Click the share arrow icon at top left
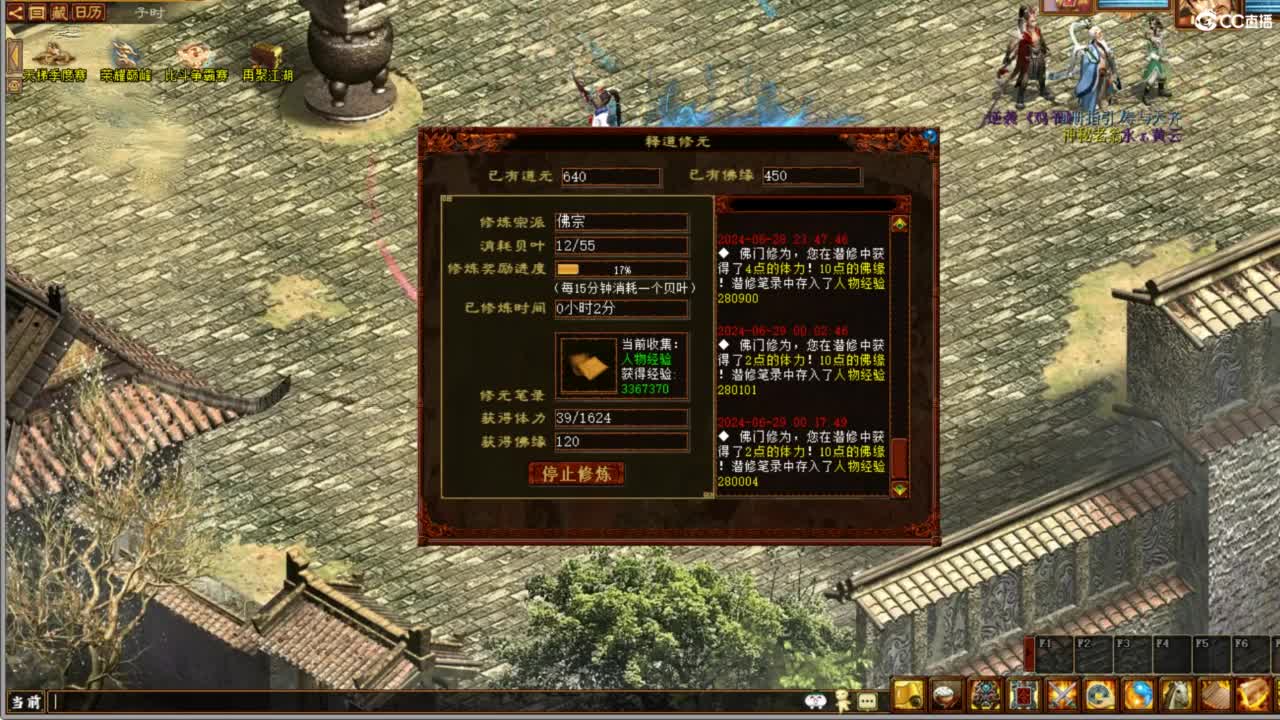 point(14,13)
